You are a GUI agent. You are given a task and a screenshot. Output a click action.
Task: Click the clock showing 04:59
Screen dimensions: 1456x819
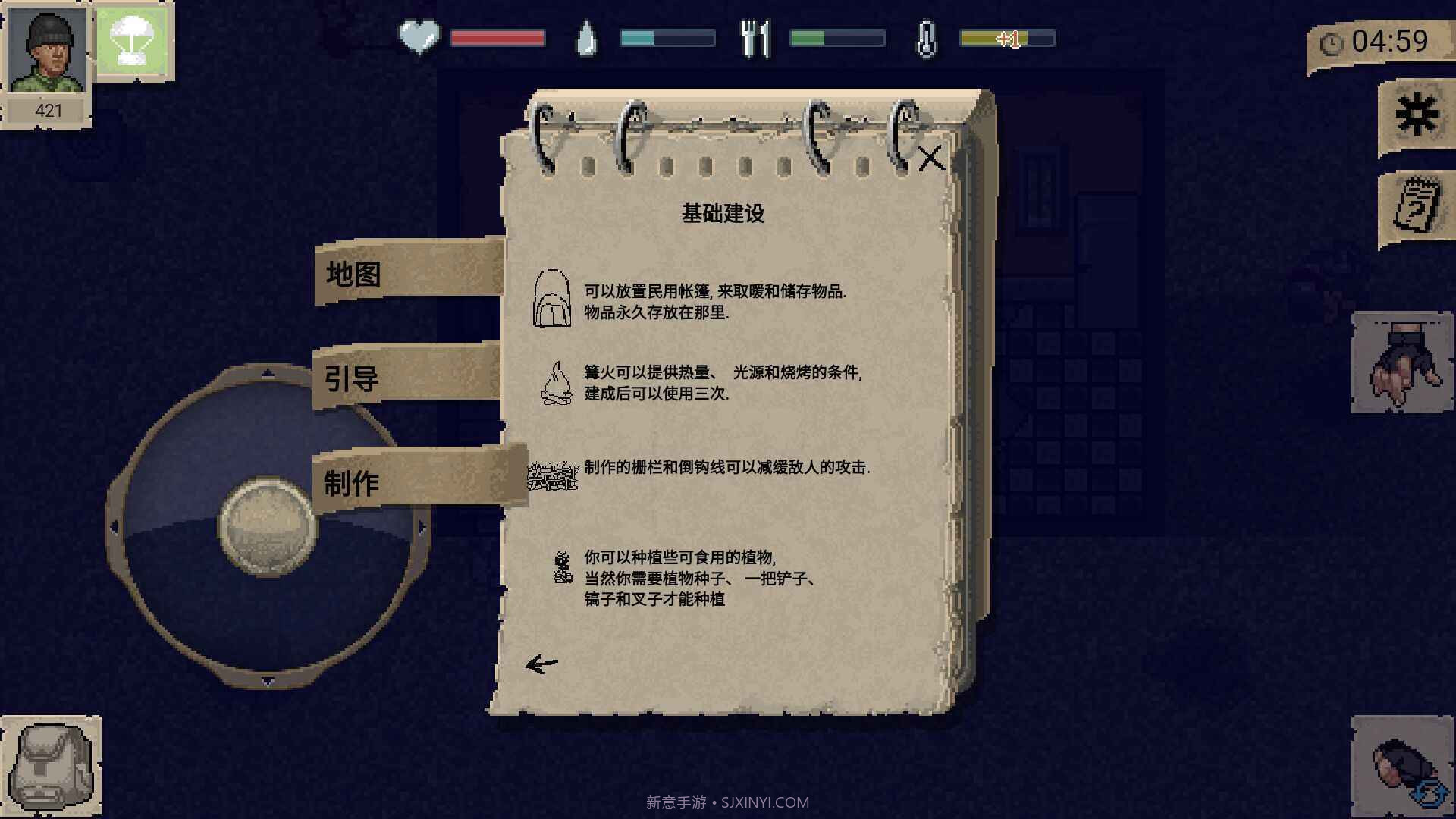(x=1395, y=43)
